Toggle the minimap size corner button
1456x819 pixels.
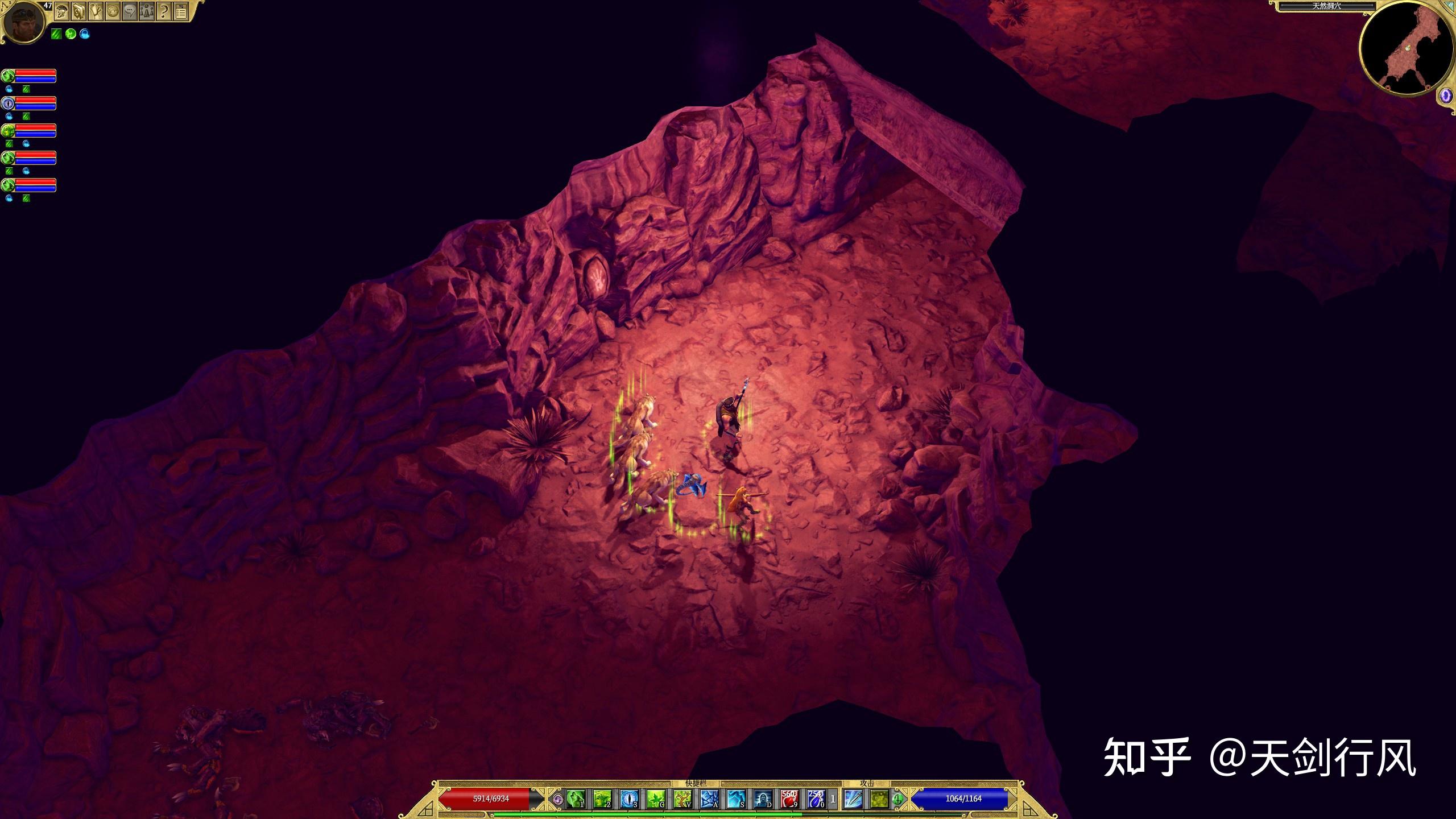(x=1450, y=5)
